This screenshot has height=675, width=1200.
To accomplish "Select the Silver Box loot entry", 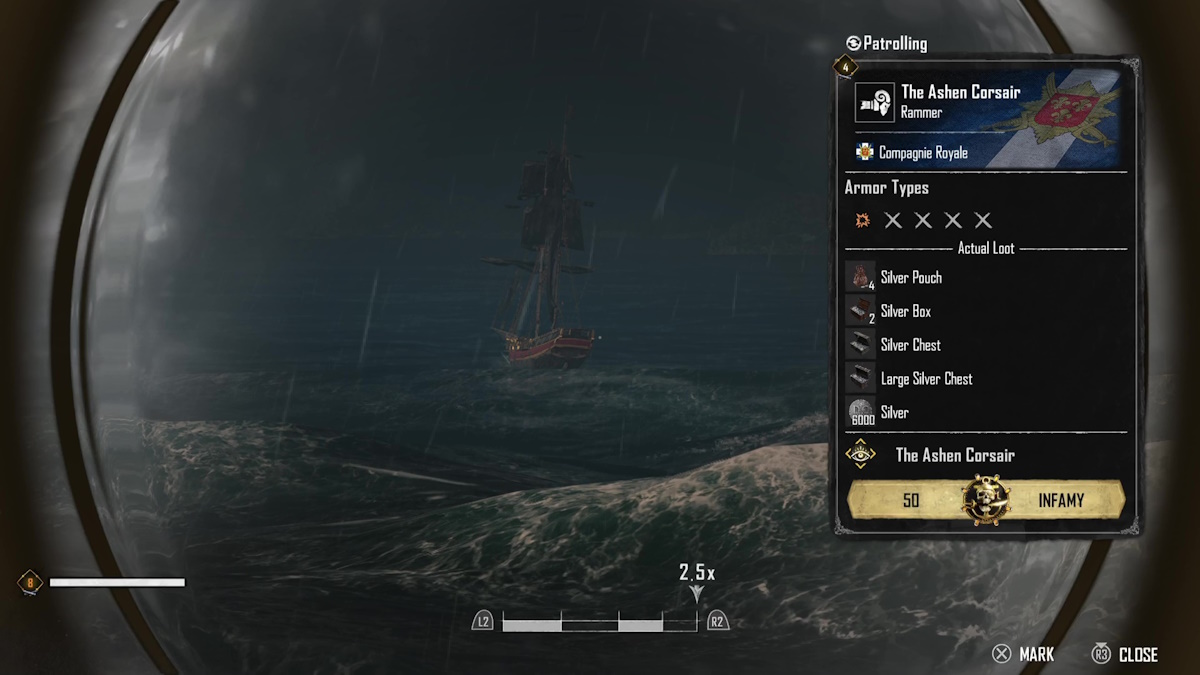I will point(905,311).
